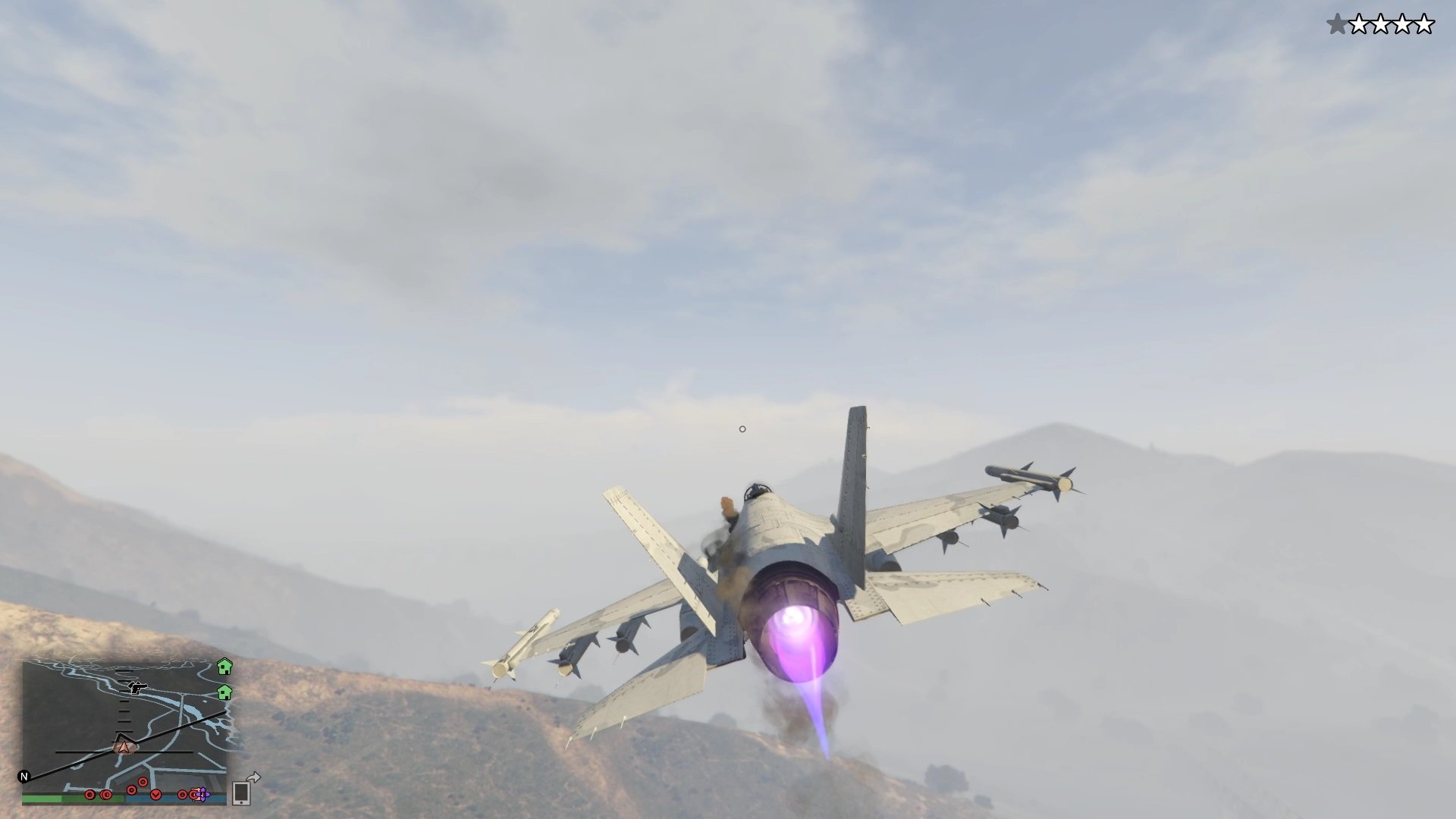Click the player arrow blip on minimap
The image size is (1456, 819).
point(123,747)
